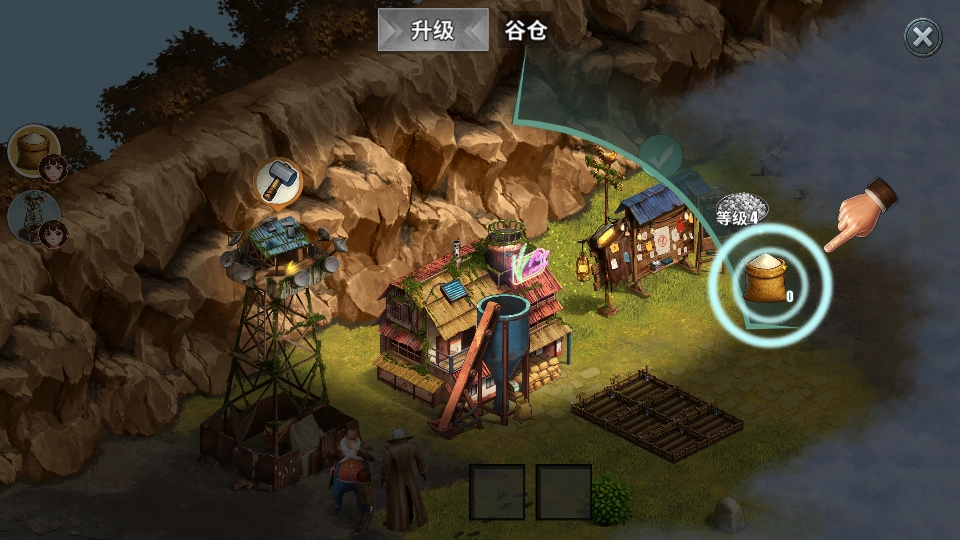960x540 pixels.
Task: Open the 升级 upgrade tab
Action: point(432,30)
